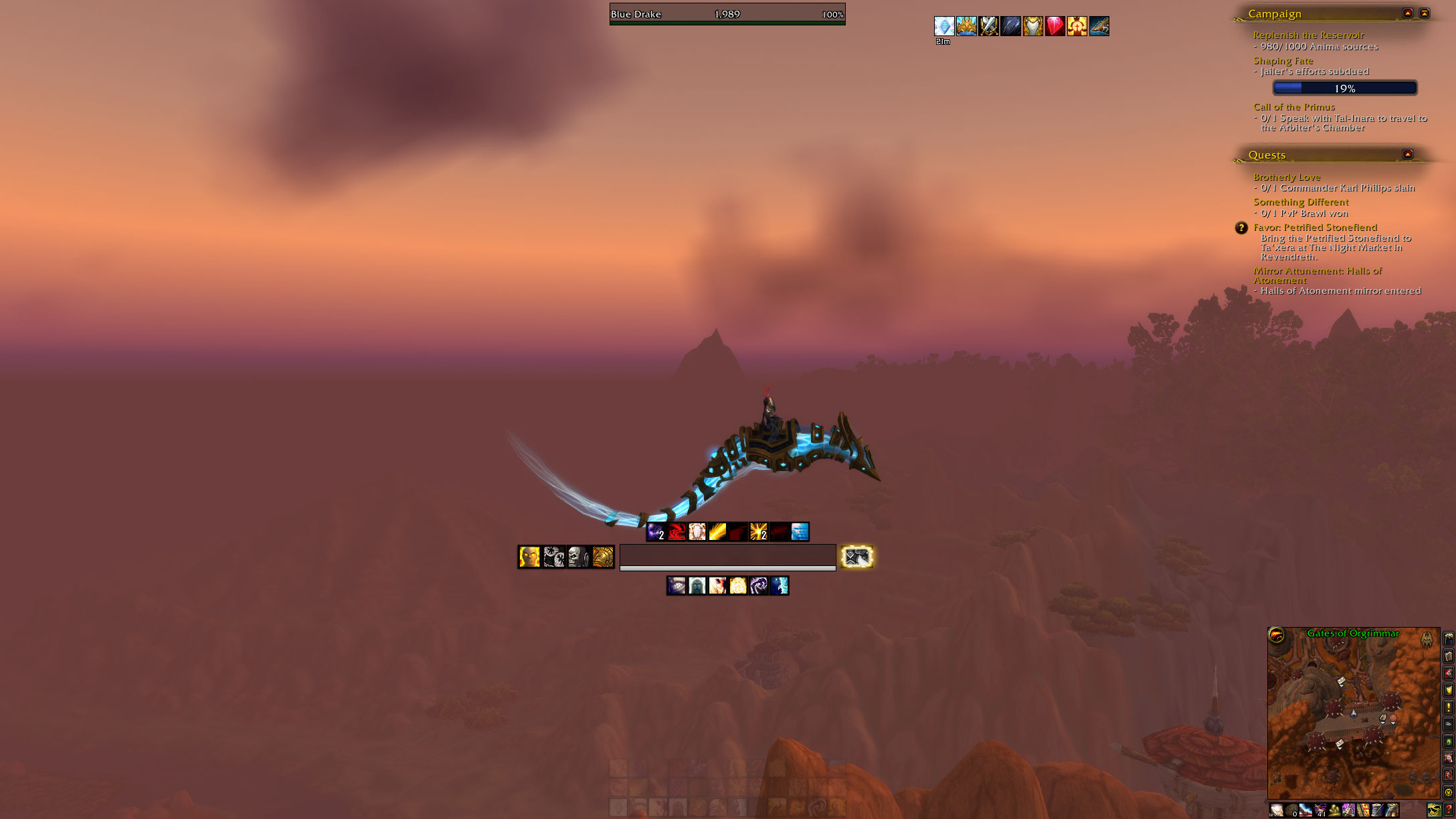The width and height of the screenshot is (1456, 819).
Task: Click the yellow question mark quest turn-in icon
Action: point(1241,228)
